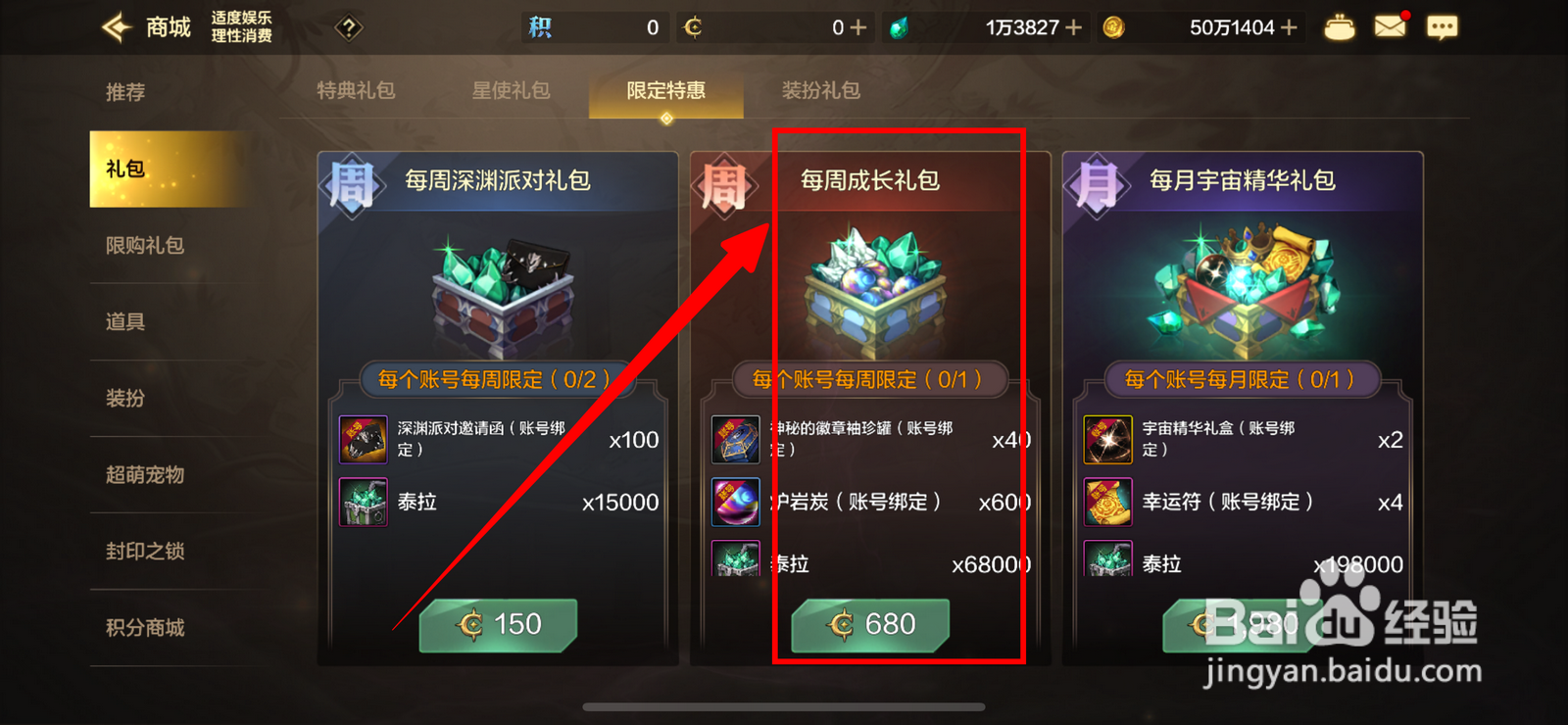Click the horizontal scrollbar at the bottom

[784, 704]
